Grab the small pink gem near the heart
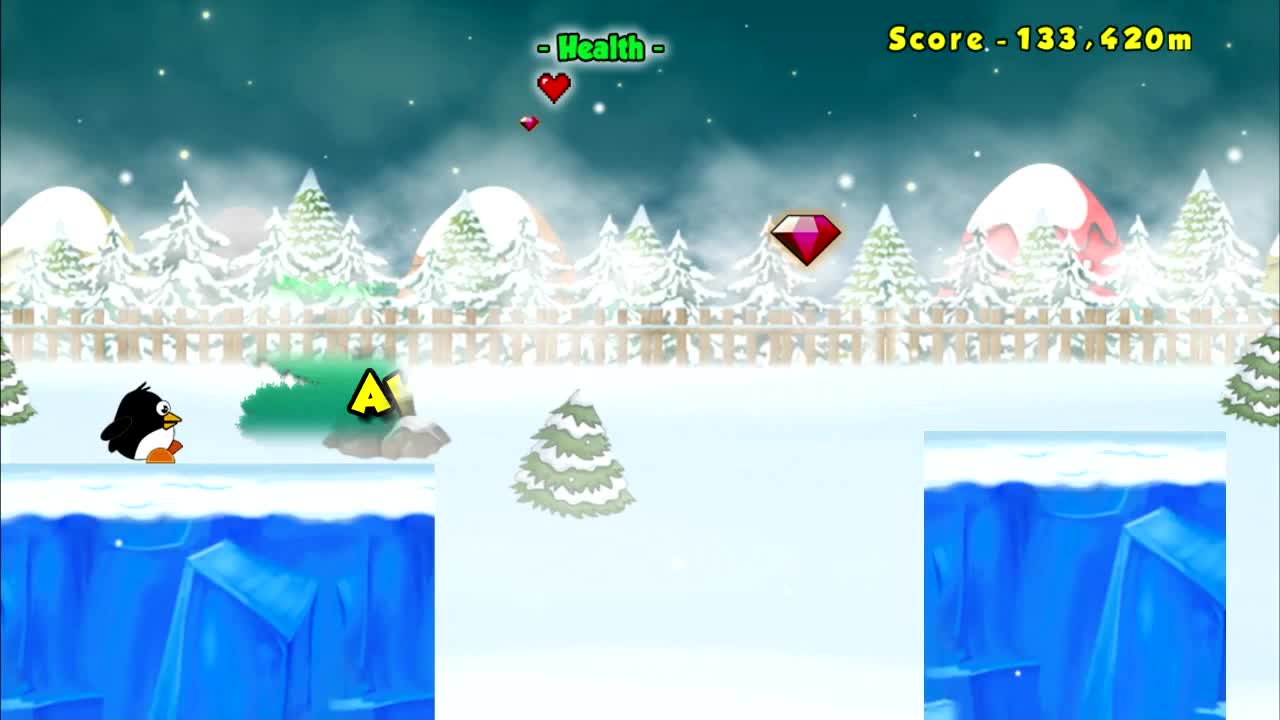The width and height of the screenshot is (1280, 720). coord(530,122)
